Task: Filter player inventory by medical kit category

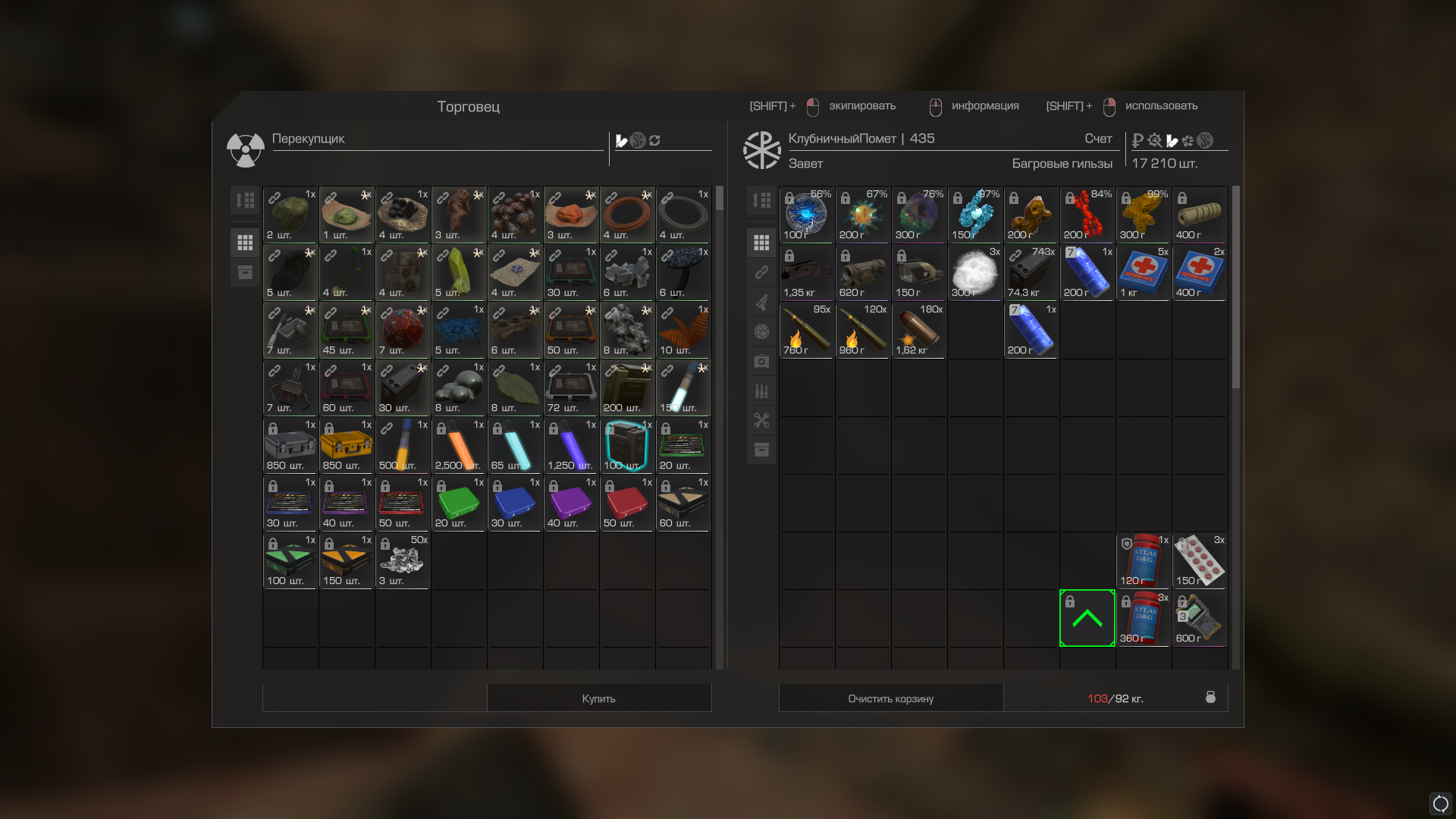Action: tap(761, 362)
